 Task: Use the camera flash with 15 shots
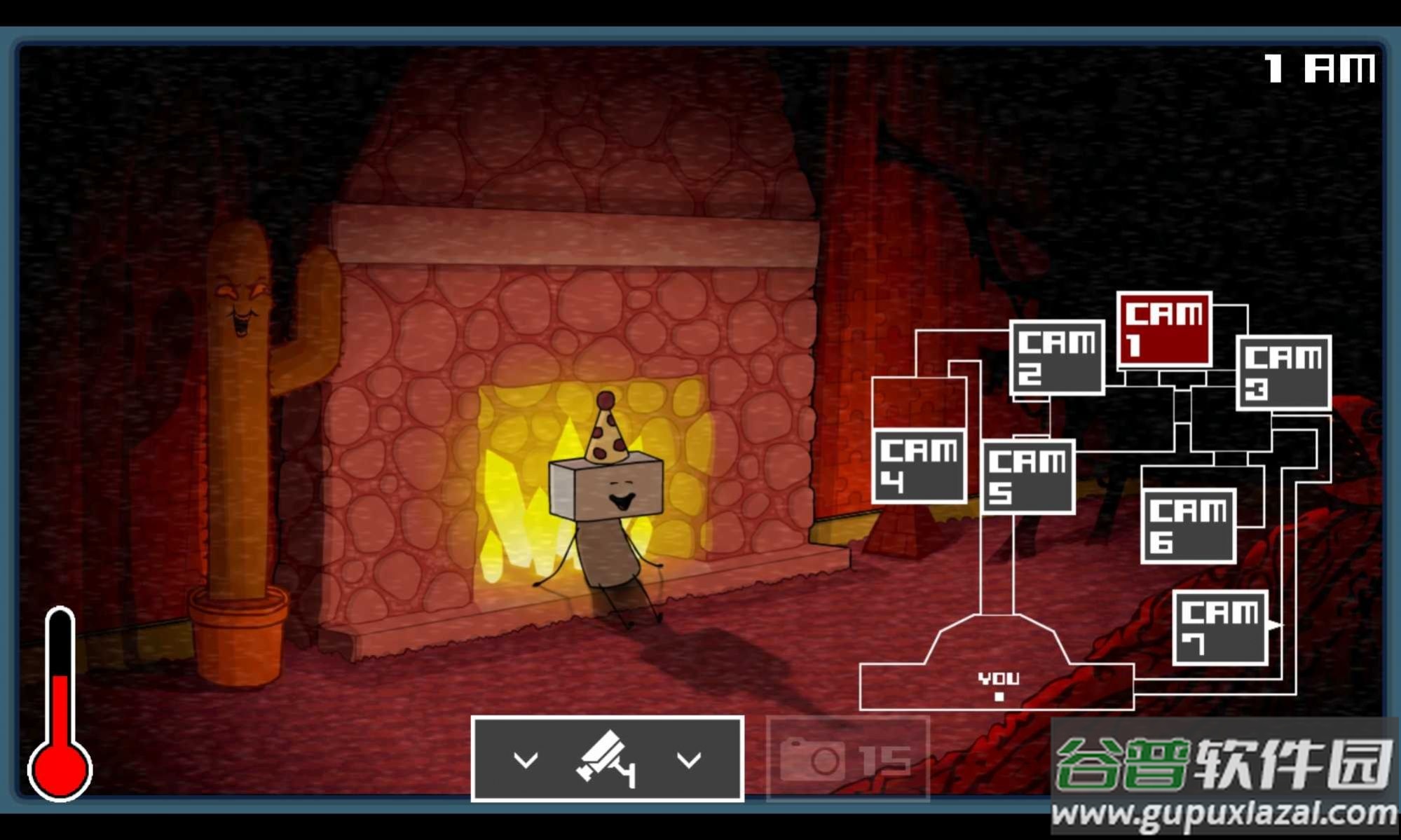(x=848, y=759)
